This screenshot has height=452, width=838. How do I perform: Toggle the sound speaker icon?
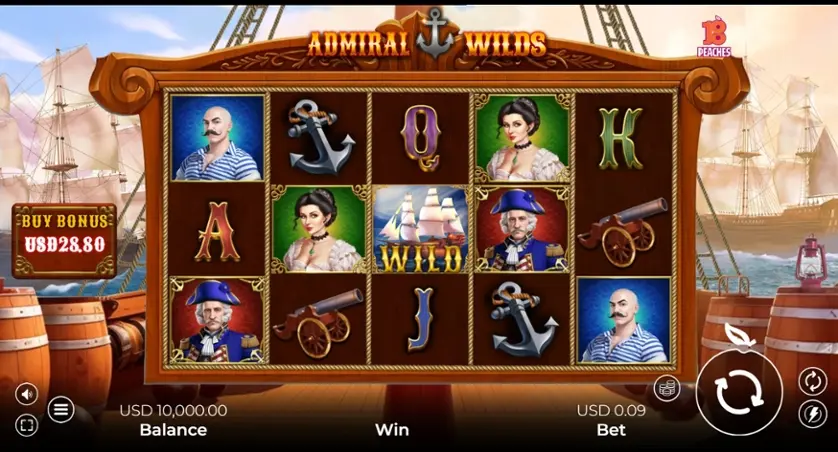pos(27,394)
